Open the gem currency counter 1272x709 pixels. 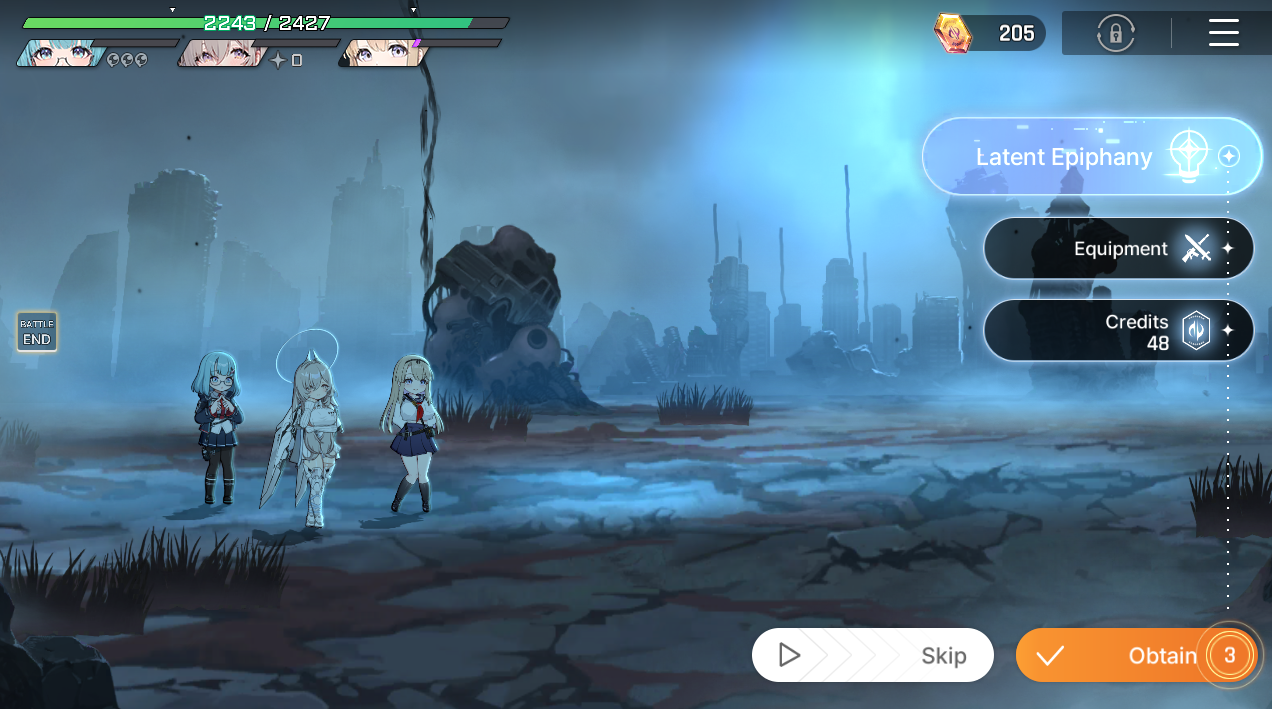tap(990, 33)
